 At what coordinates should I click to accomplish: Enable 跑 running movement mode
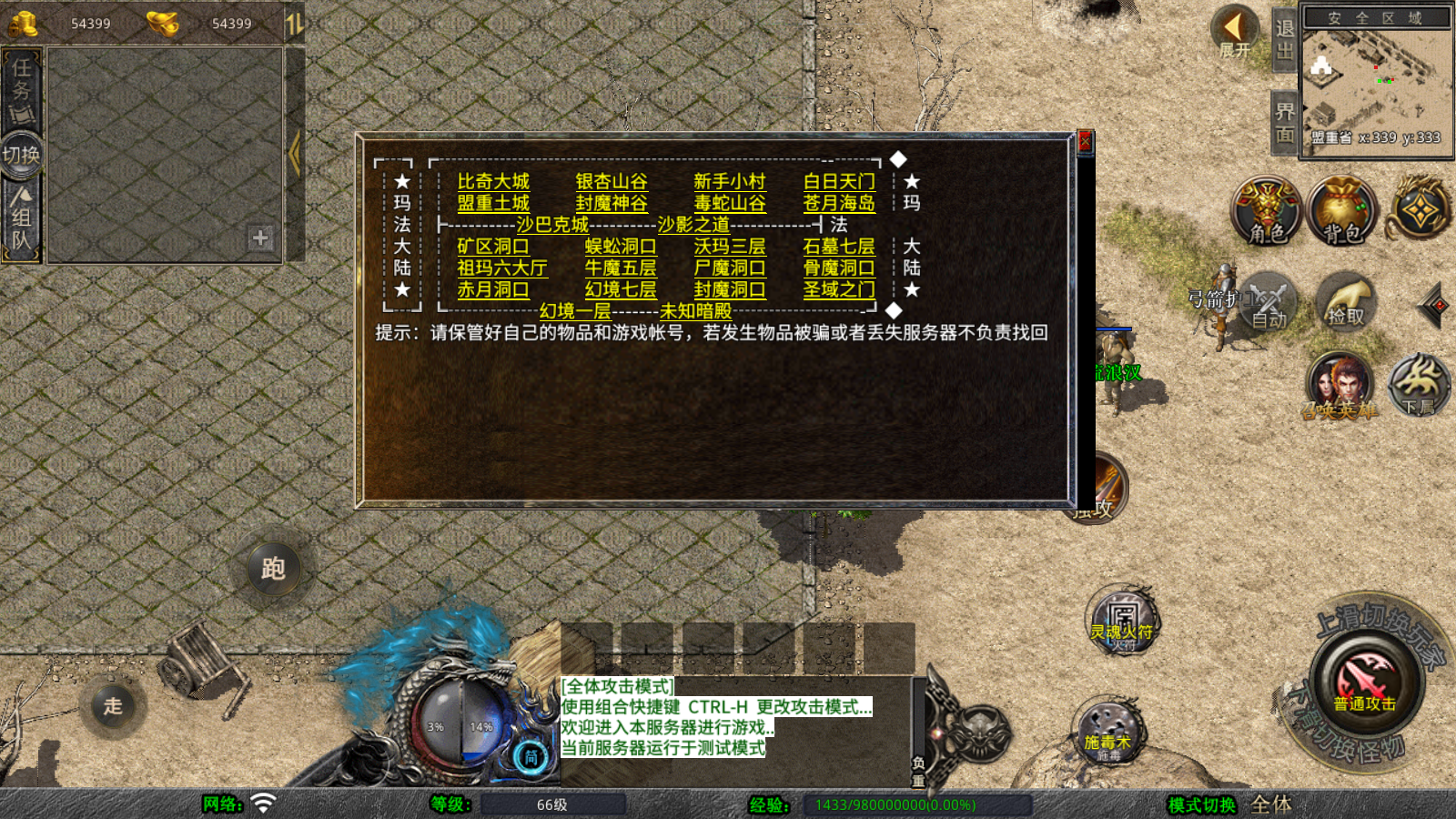pyautogui.click(x=273, y=568)
